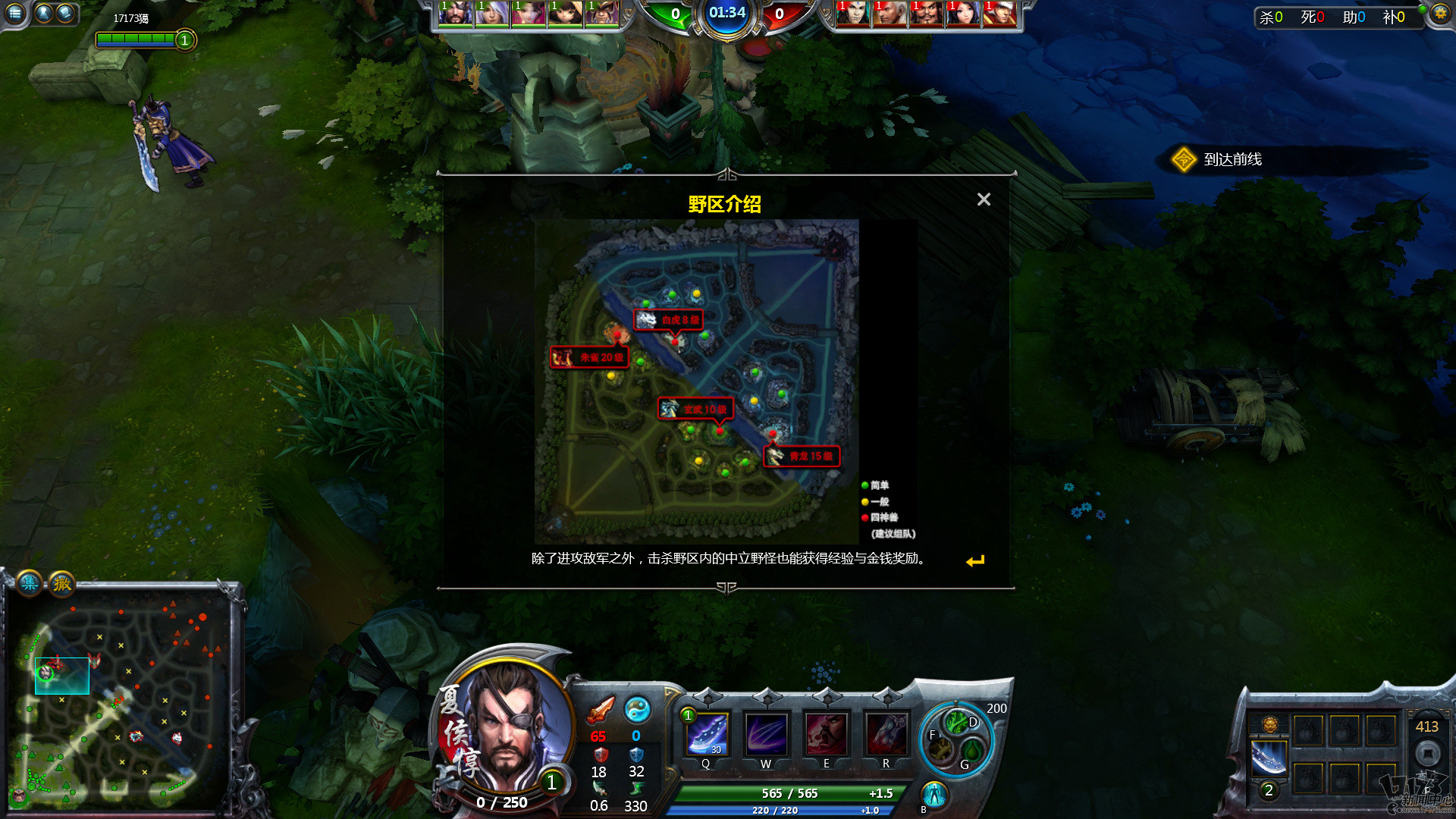
Task: Select the blade item in inventory
Action: tap(1269, 758)
